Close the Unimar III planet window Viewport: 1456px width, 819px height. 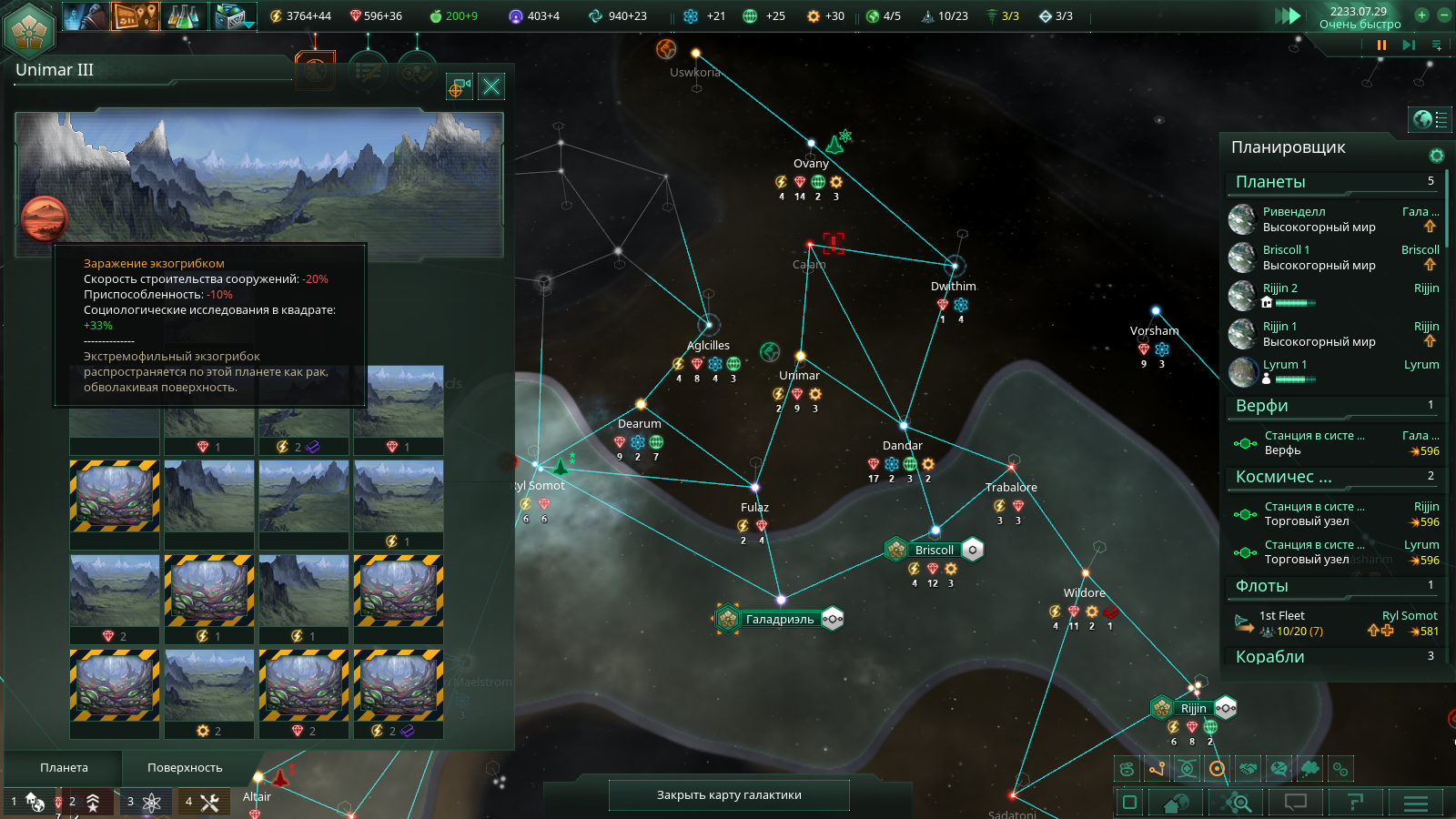coord(491,86)
